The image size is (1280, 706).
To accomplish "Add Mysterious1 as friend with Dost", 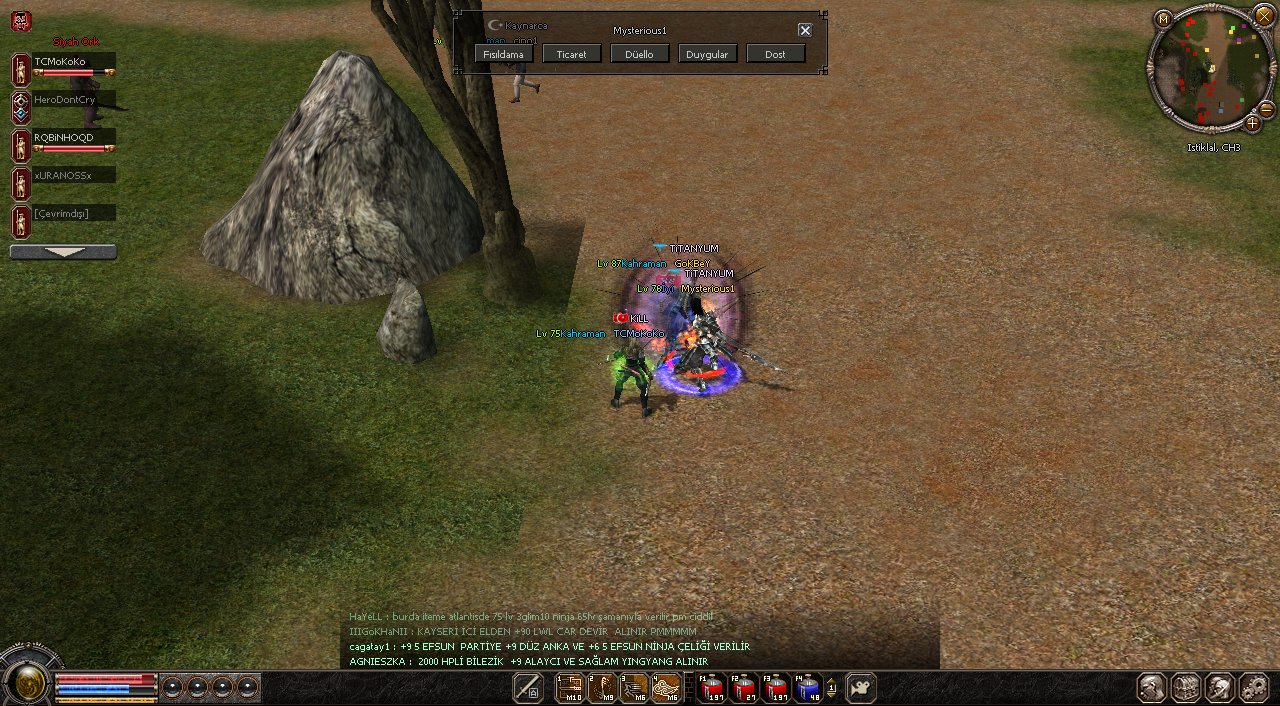I will pos(775,54).
